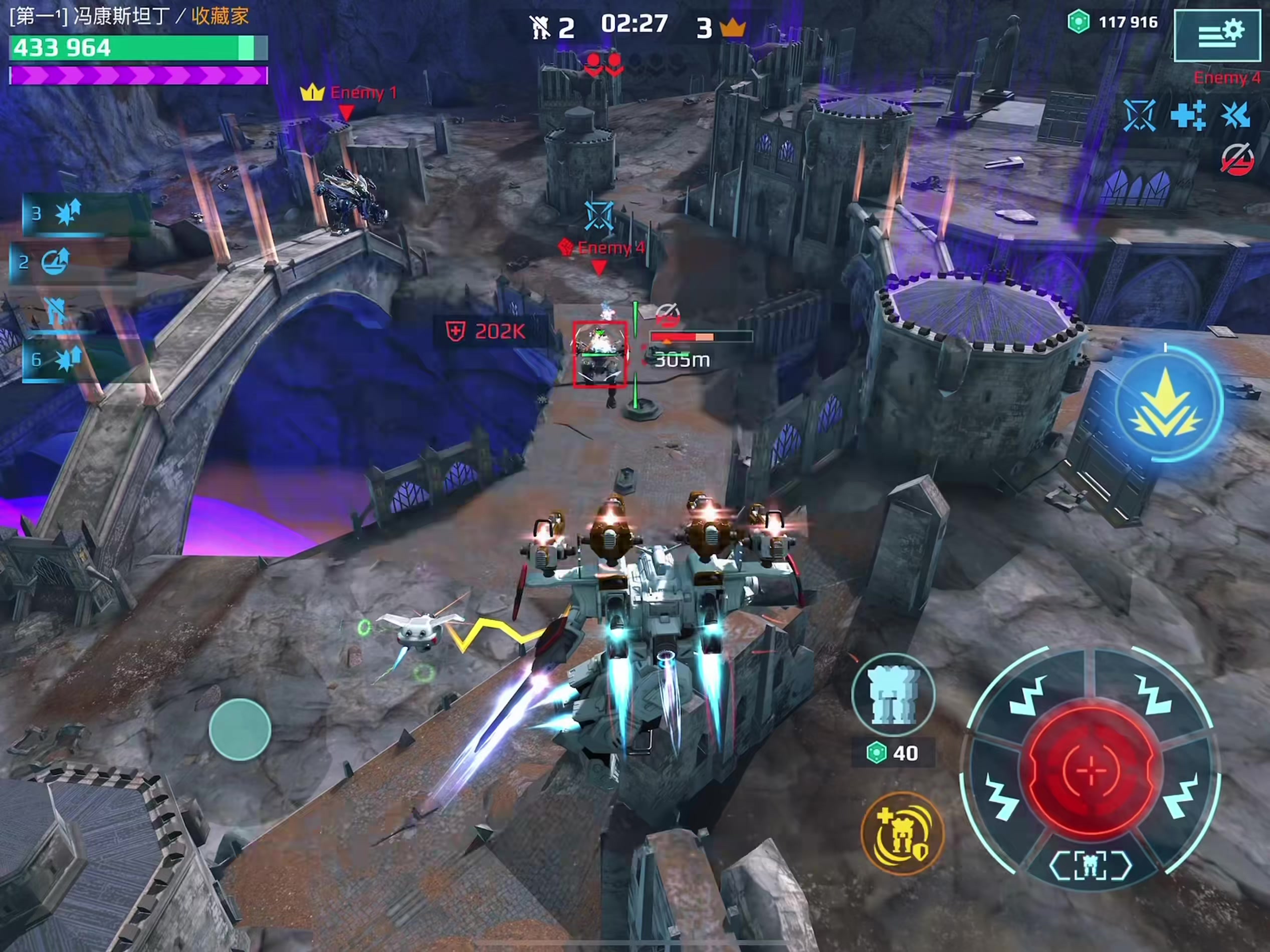Open the robot swap button
The image size is (1270, 952).
pos(894,695)
